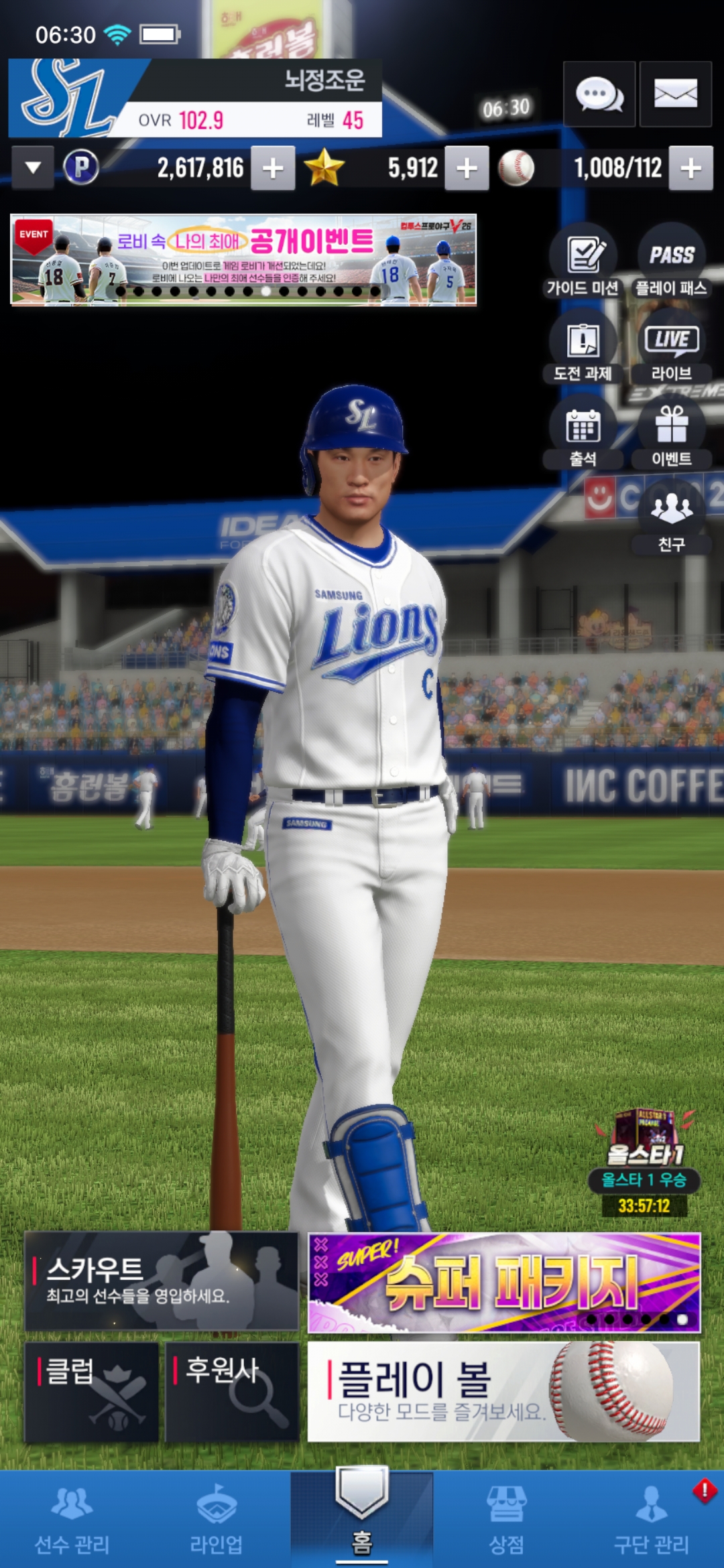Add more P points with plus button
The image size is (724, 1568).
click(273, 168)
